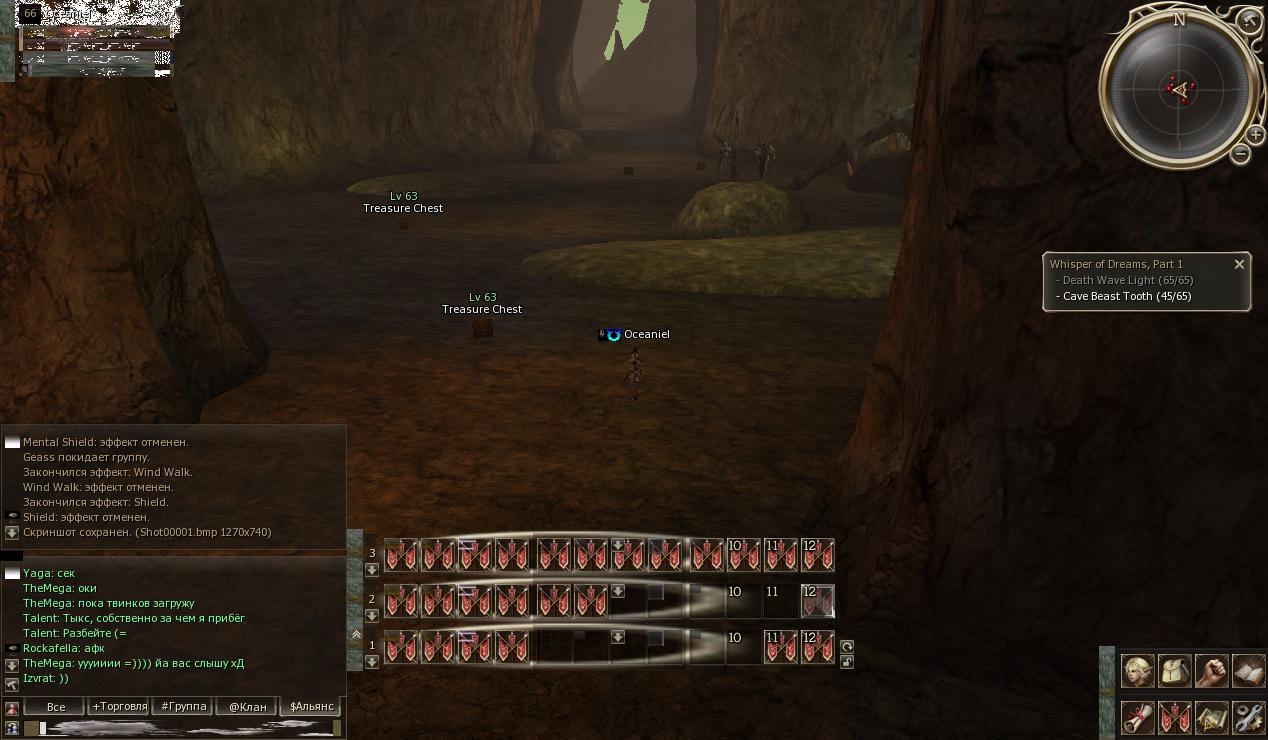Zoom in the radar with plus button
The image size is (1268, 740).
pos(1256,135)
